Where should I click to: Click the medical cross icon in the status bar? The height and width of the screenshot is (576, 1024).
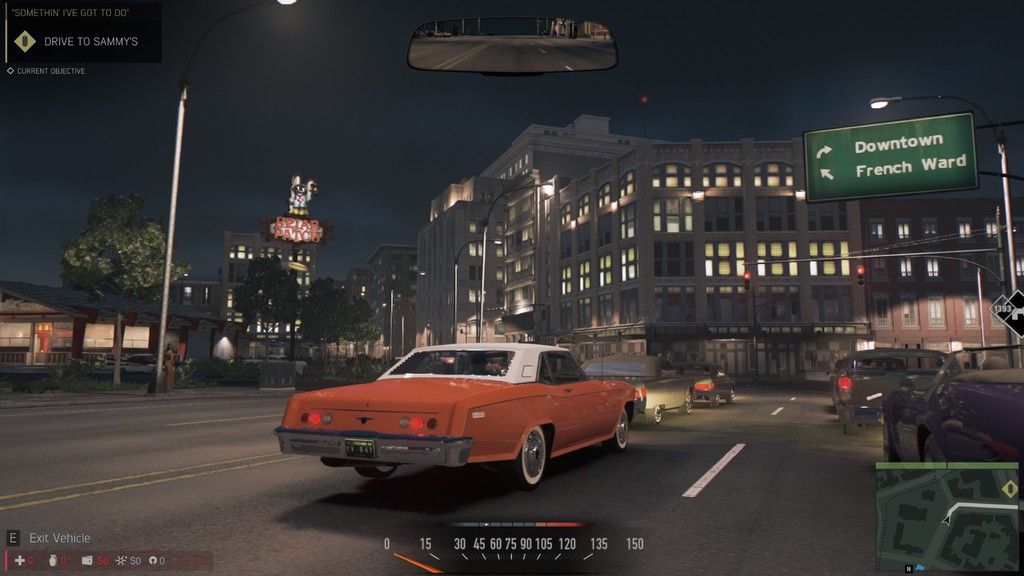19,561
